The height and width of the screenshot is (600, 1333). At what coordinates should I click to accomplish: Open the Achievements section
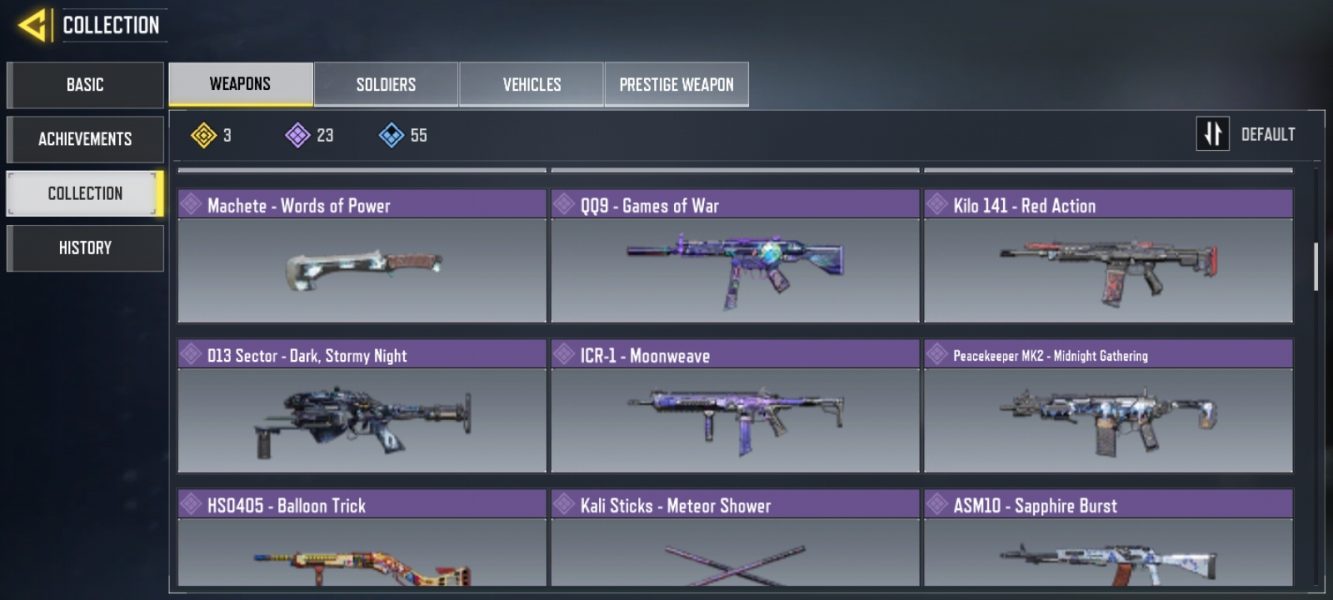[x=85, y=139]
